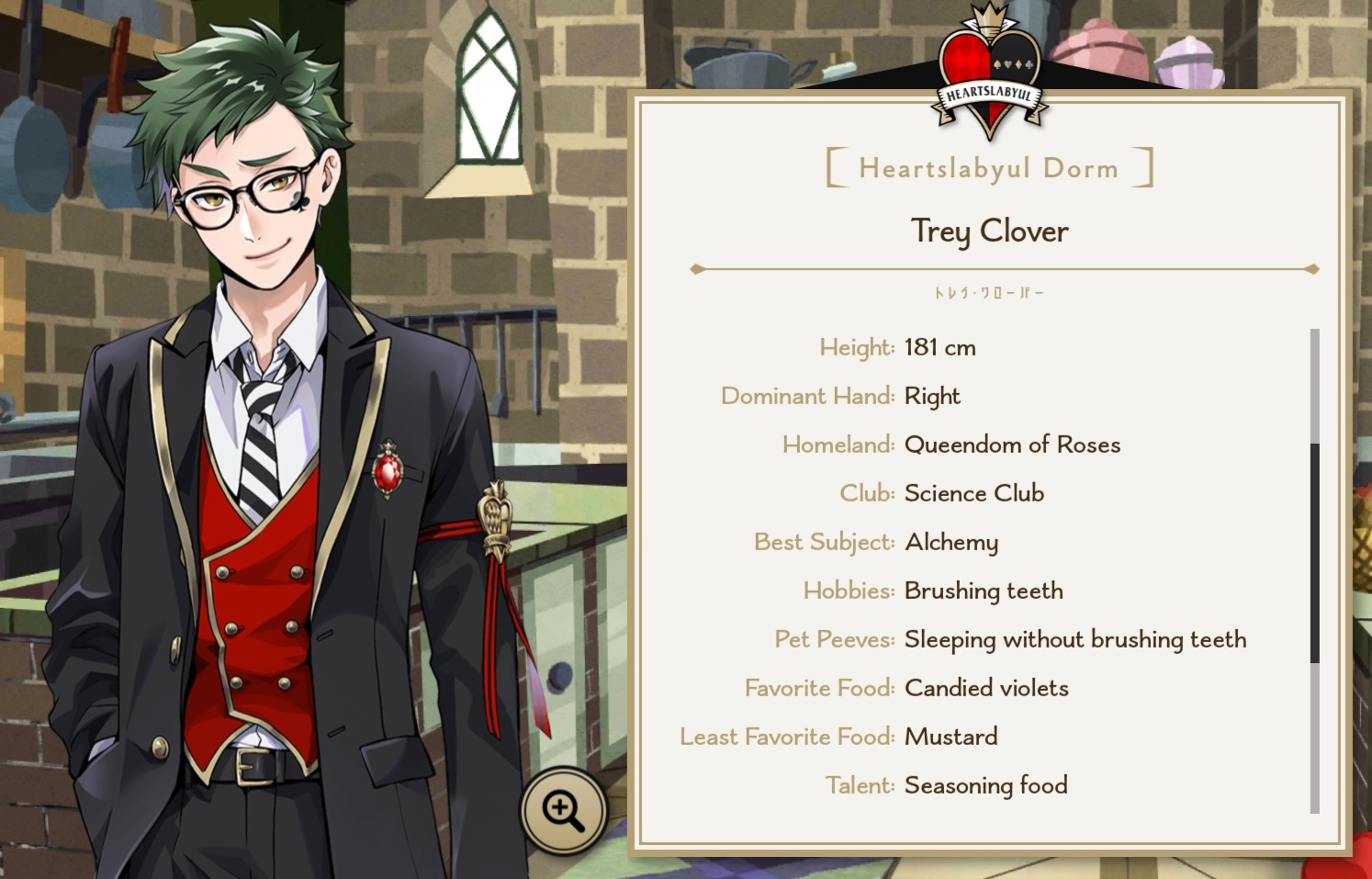Click the diamond symbol on the crest

point(1018,64)
